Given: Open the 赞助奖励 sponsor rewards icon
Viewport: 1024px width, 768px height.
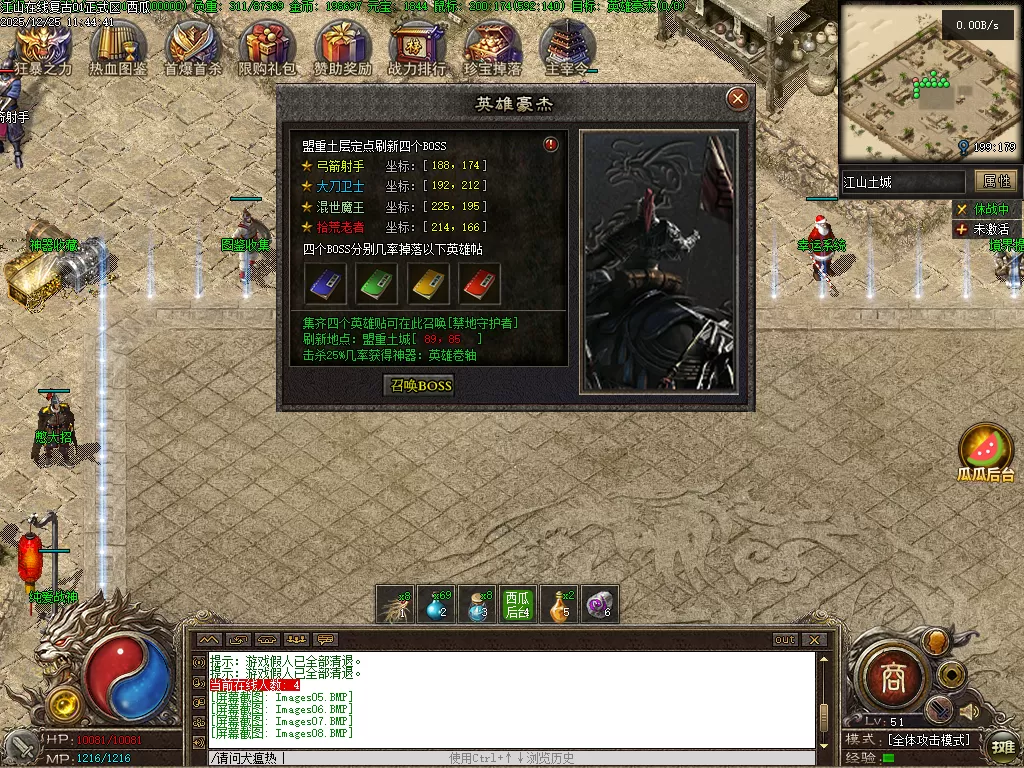Looking at the screenshot, I should [342, 46].
